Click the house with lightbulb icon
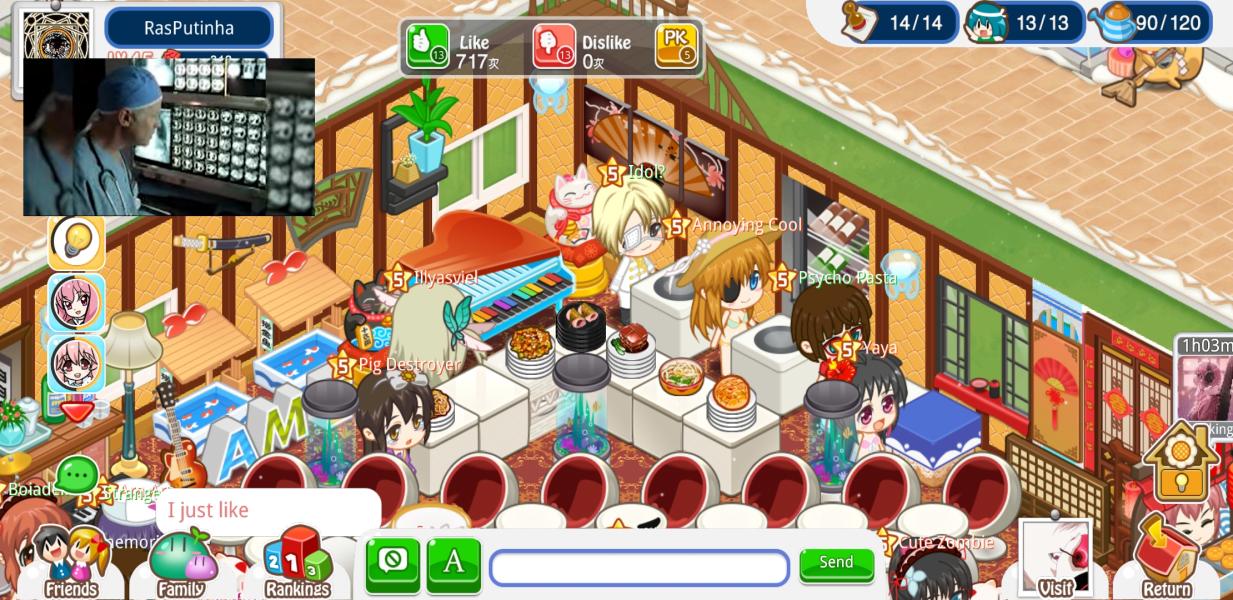Viewport: 1233px width, 600px height. 1181,463
